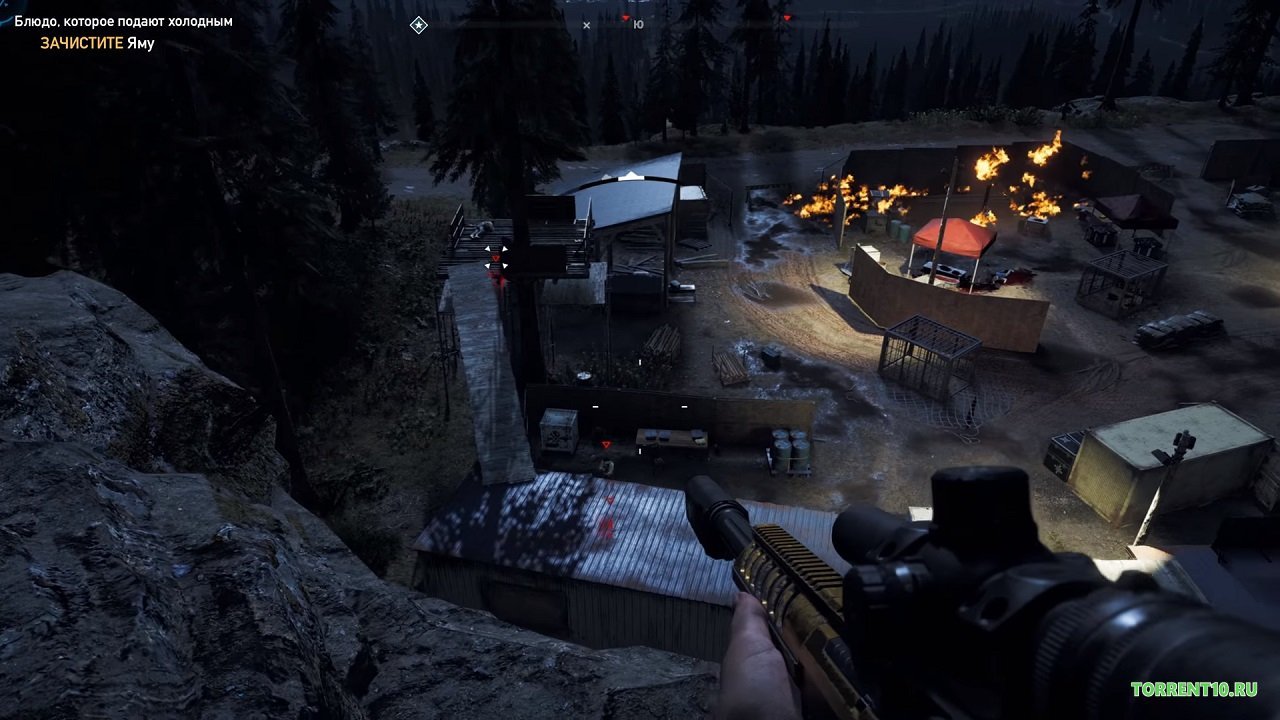
Task: Click the "Ю" south marker on compass
Action: [638, 25]
